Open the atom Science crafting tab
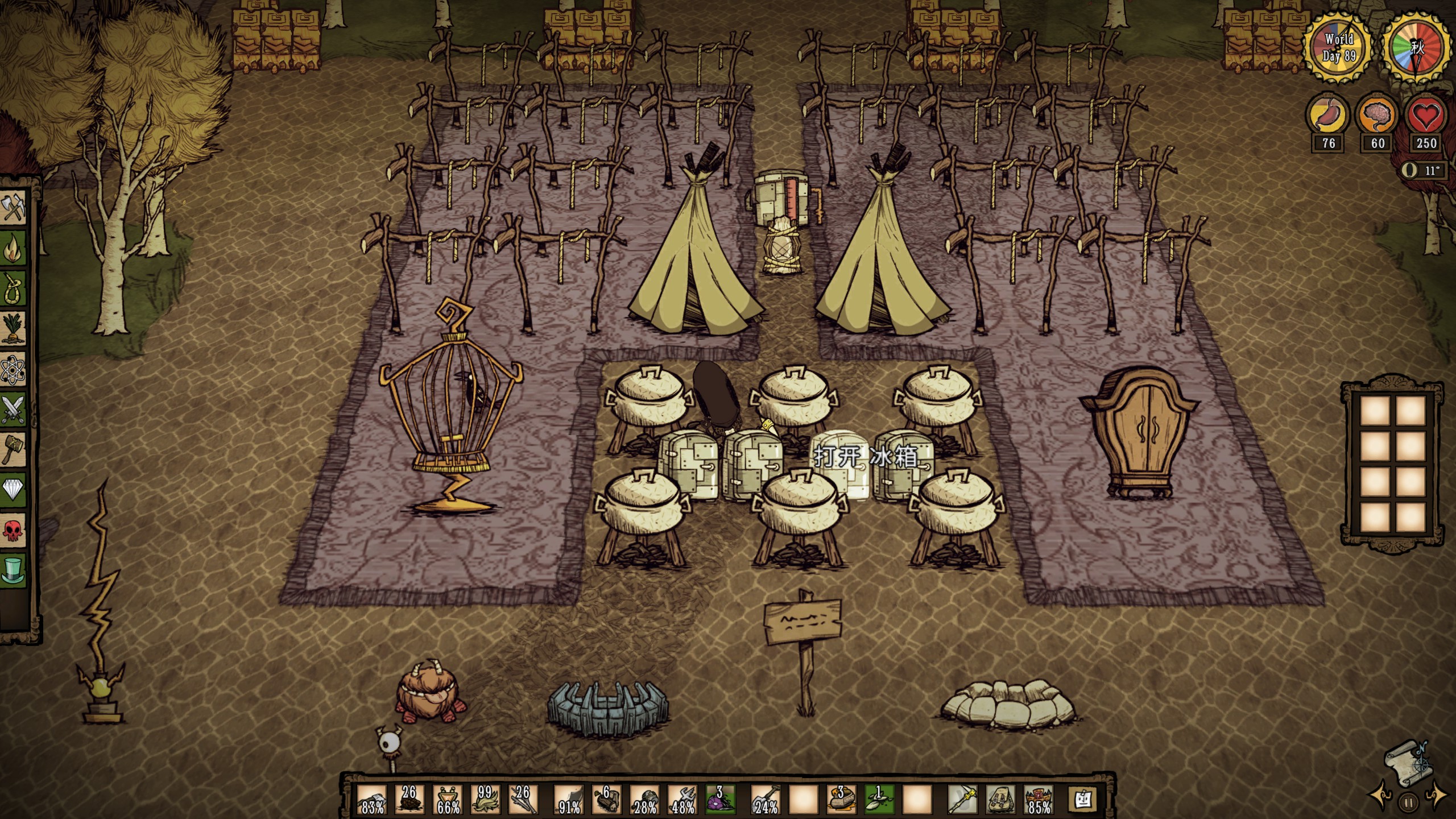 tap(13, 369)
